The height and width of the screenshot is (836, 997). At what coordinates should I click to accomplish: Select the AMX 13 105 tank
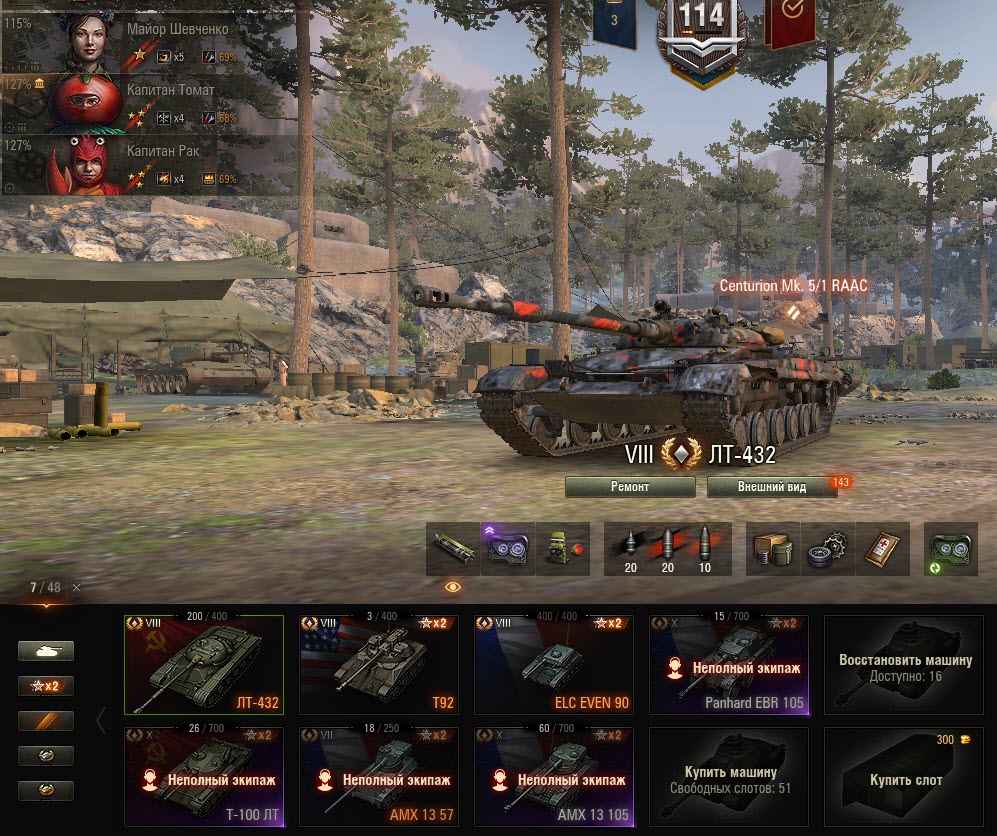(554, 777)
